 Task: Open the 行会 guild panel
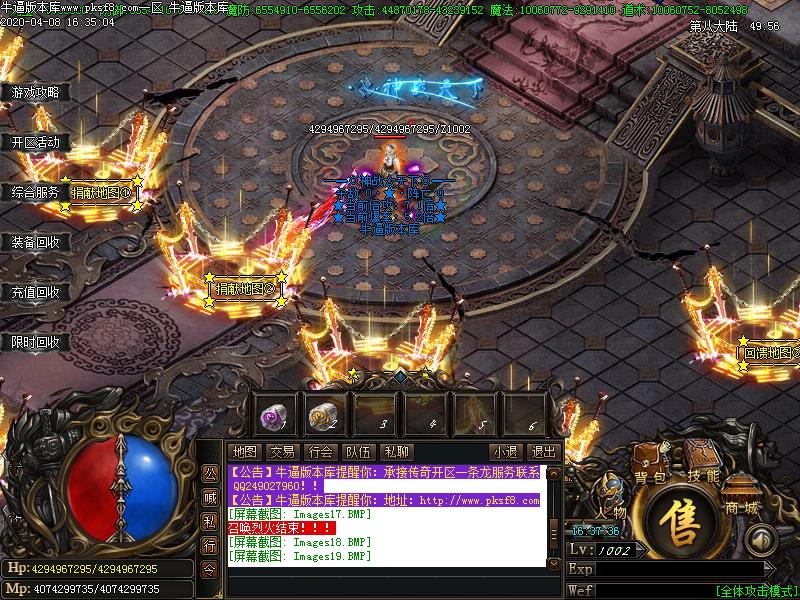321,452
